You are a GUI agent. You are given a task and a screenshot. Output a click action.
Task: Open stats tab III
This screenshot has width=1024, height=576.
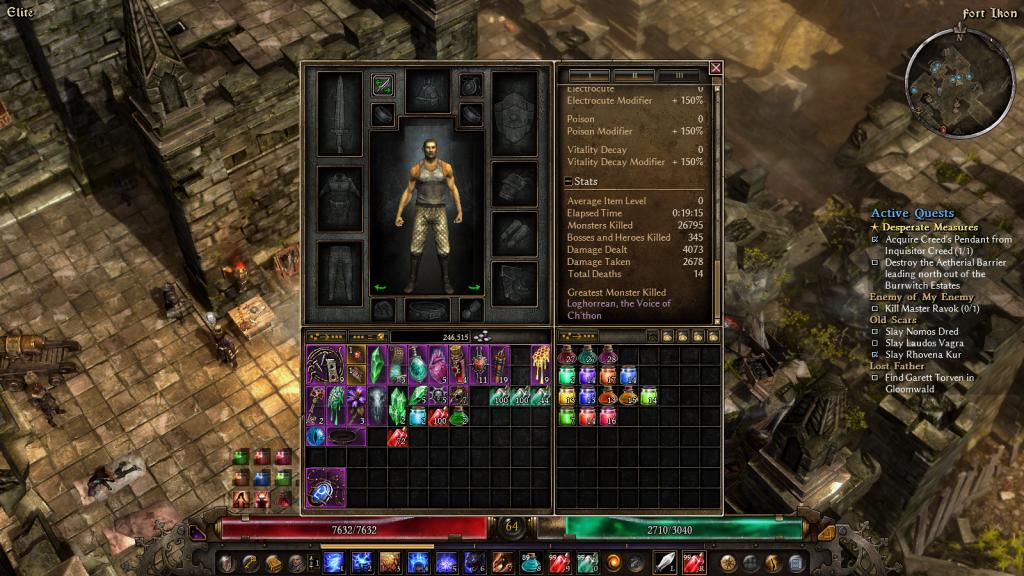(680, 75)
